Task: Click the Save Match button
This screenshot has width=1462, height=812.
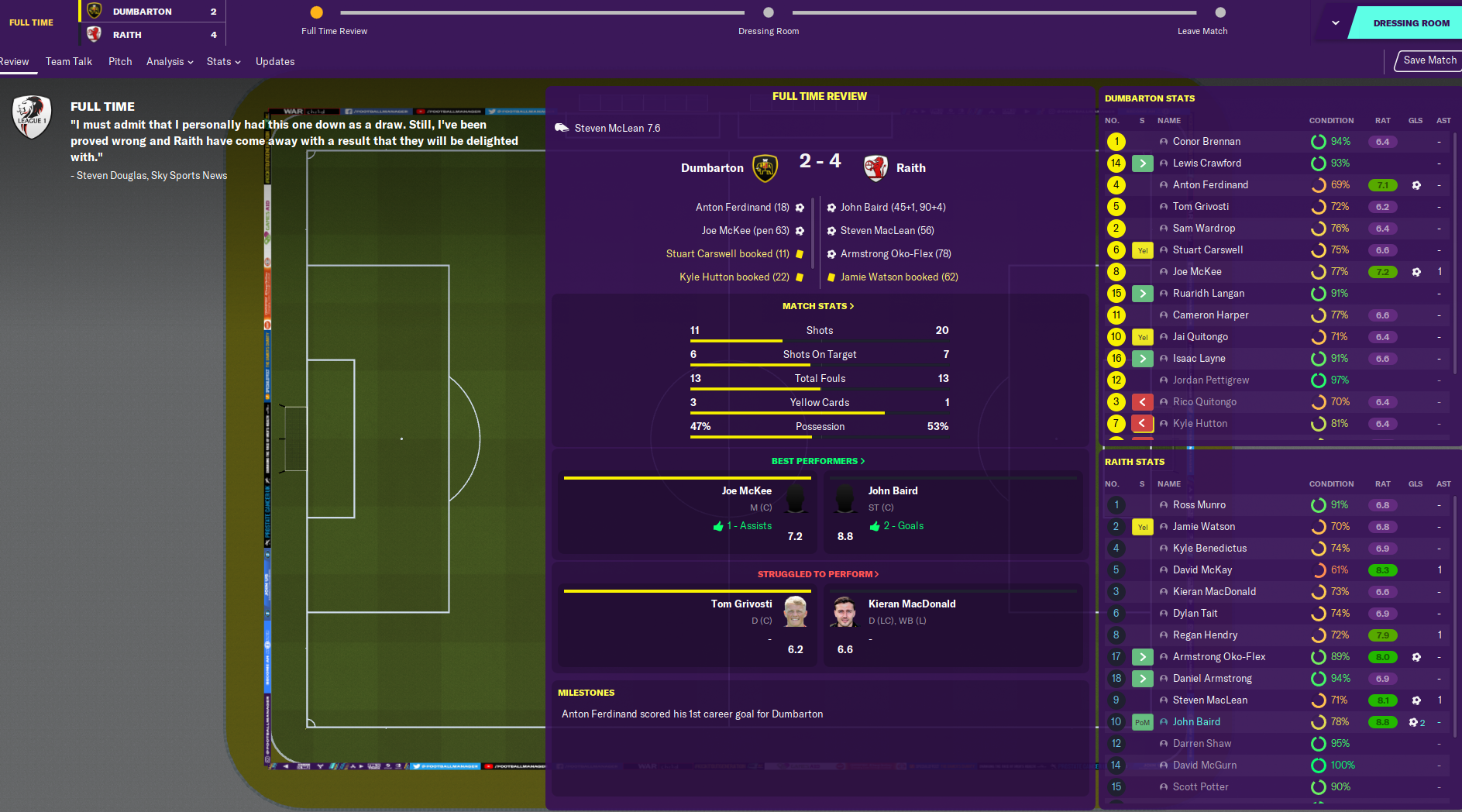Action: point(1429,60)
